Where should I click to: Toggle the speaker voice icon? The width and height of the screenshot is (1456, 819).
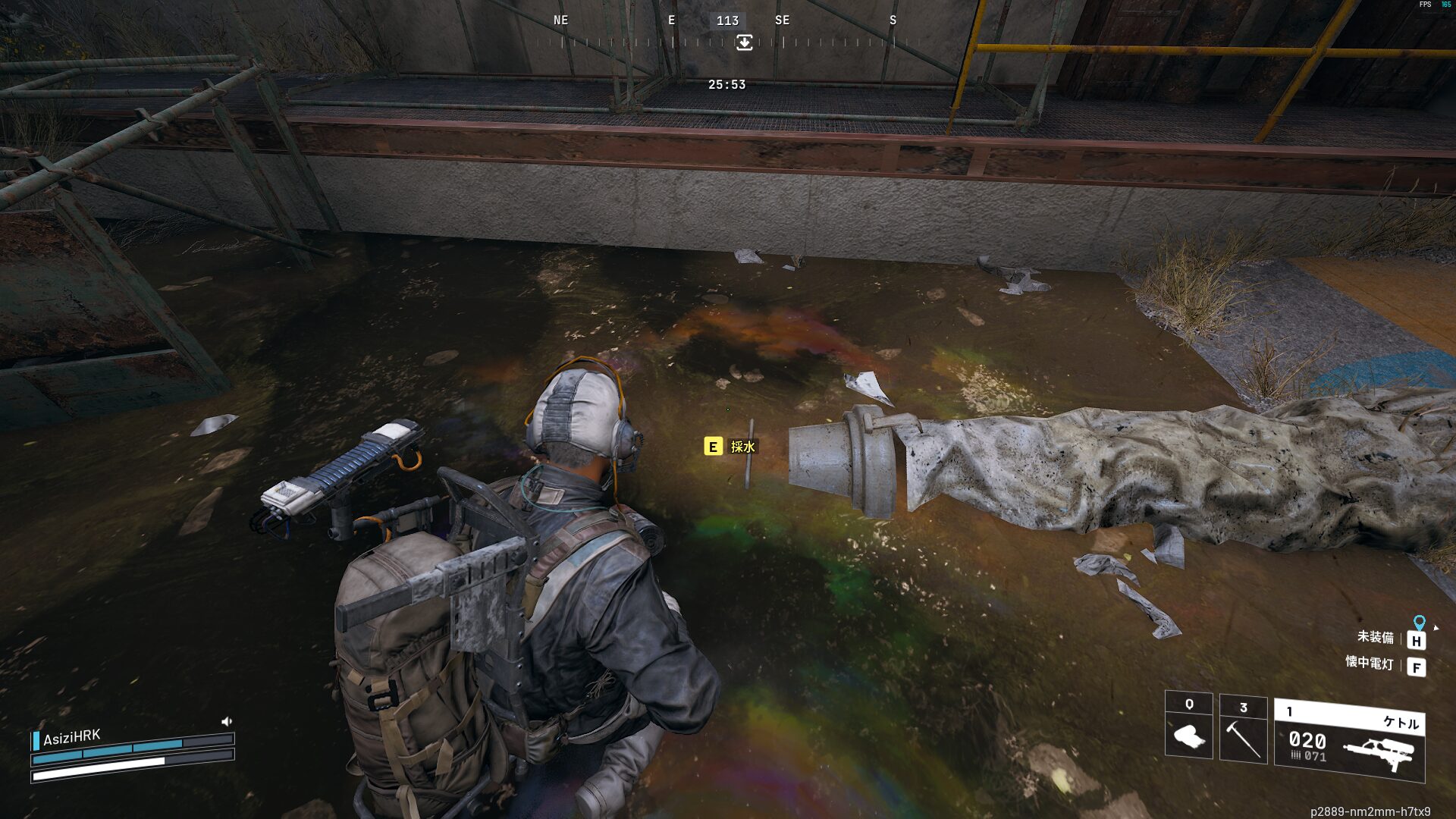[x=226, y=721]
